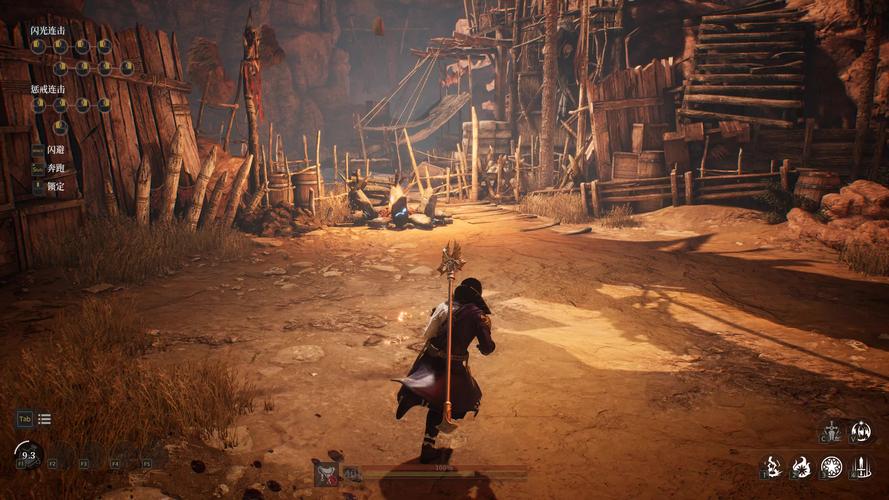
Task: Activate the burning figure skill in slot 1
Action: tap(772, 466)
